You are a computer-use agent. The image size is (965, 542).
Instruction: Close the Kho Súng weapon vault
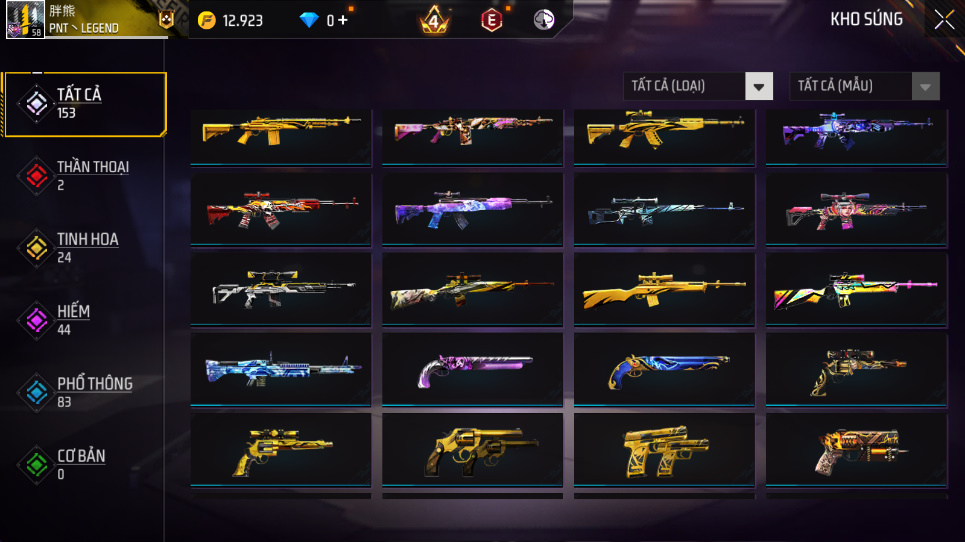coord(944,20)
